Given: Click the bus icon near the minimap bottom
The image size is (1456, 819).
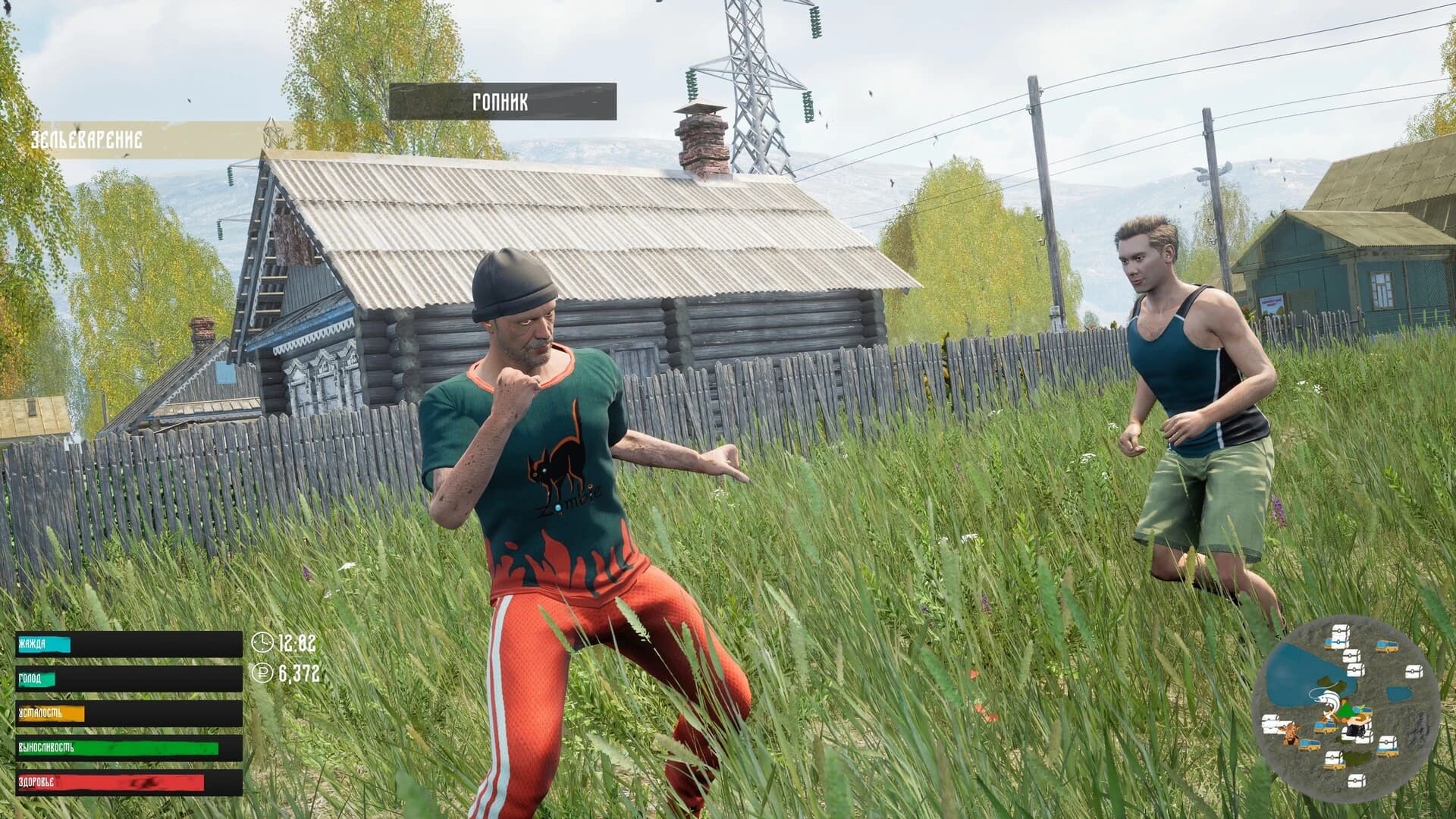Looking at the screenshot, I should pos(1387,753).
